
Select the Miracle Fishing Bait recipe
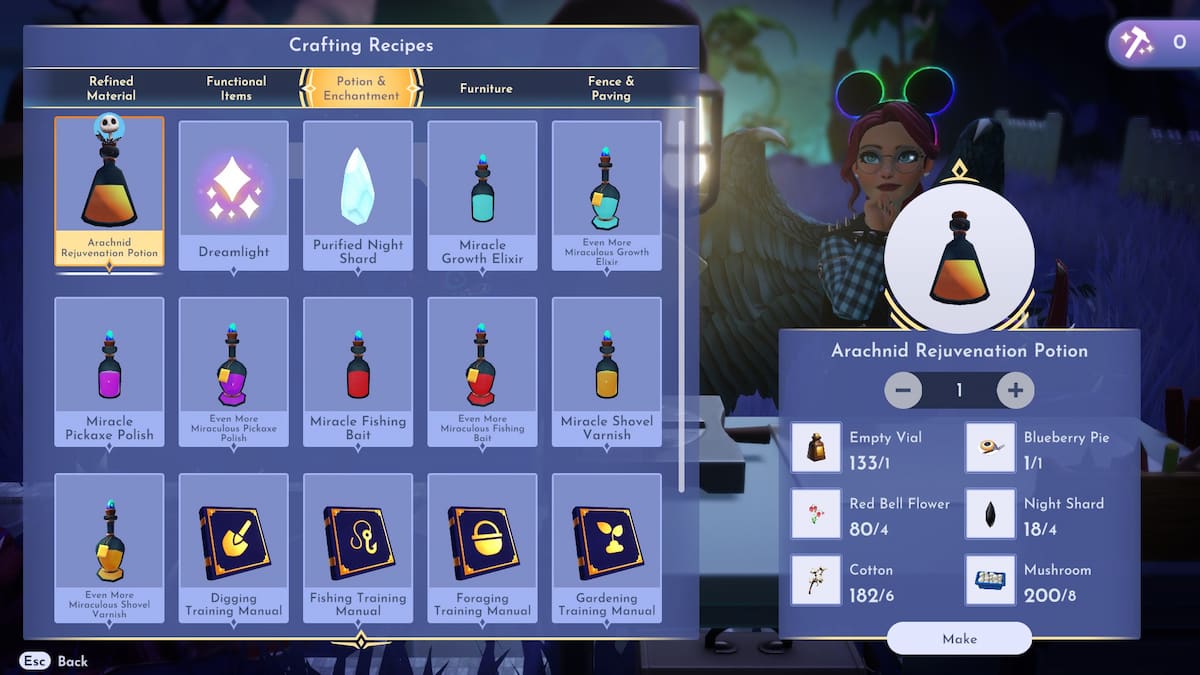[358, 371]
